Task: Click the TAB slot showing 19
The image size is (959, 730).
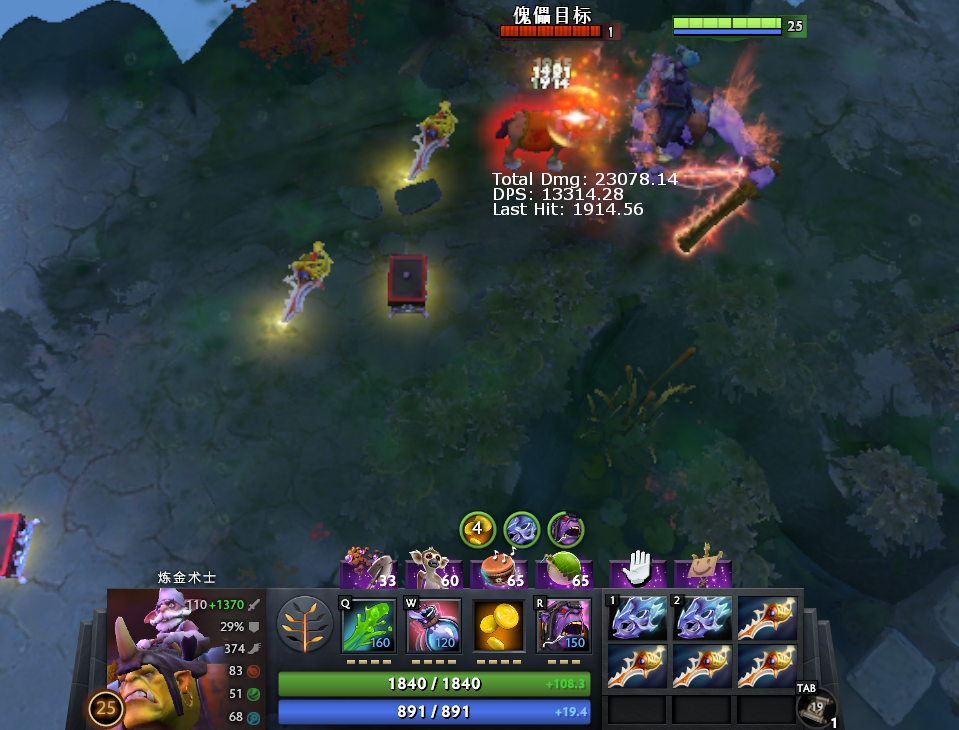Action: tap(811, 707)
